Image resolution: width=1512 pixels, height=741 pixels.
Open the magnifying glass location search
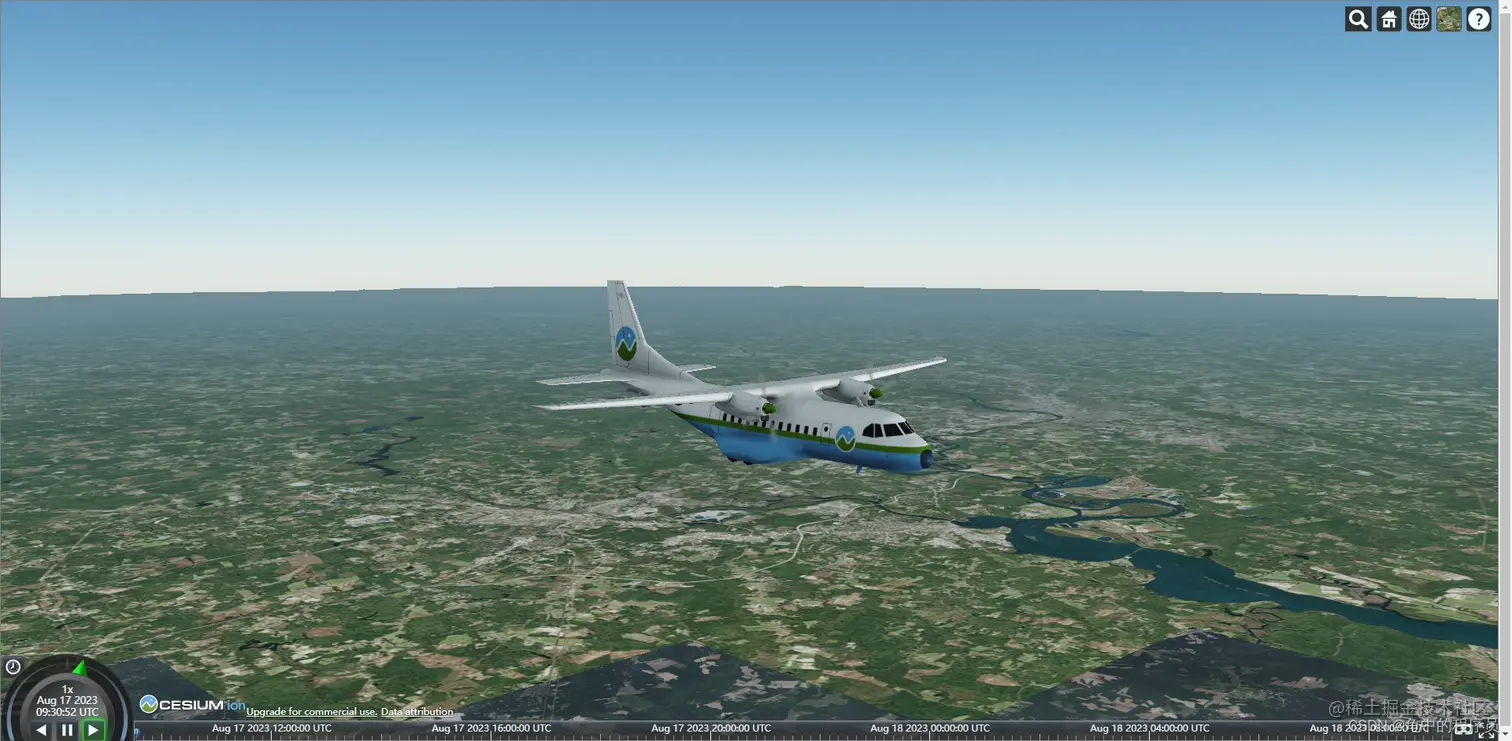click(1358, 19)
